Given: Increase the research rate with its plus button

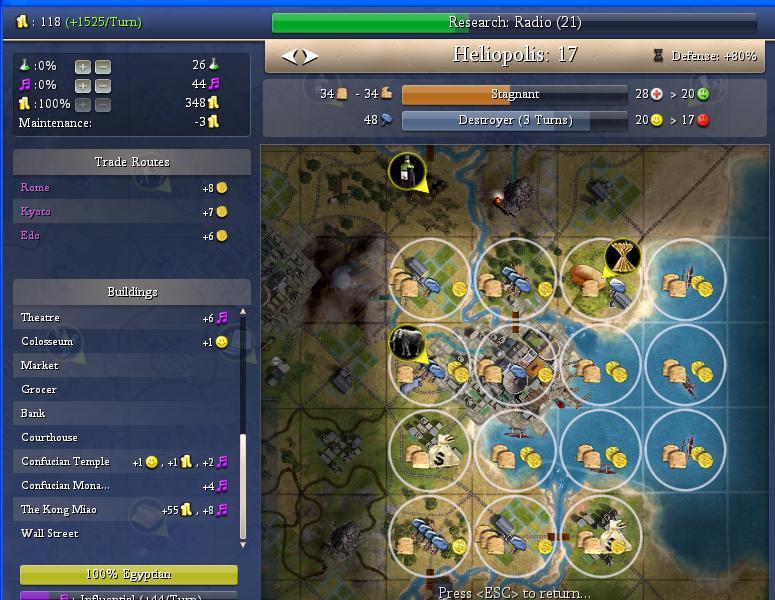Looking at the screenshot, I should click(x=82, y=67).
